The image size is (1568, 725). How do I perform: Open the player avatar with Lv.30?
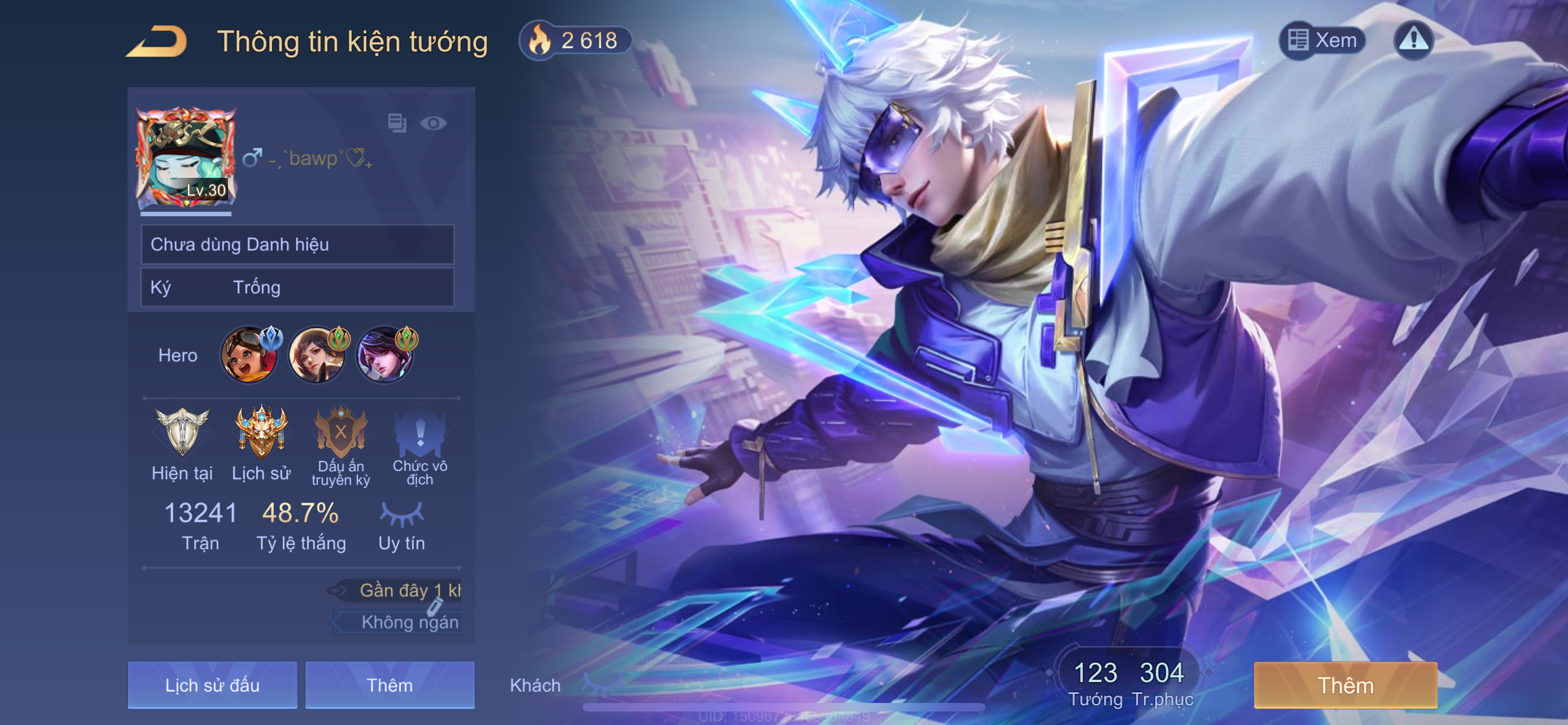186,158
